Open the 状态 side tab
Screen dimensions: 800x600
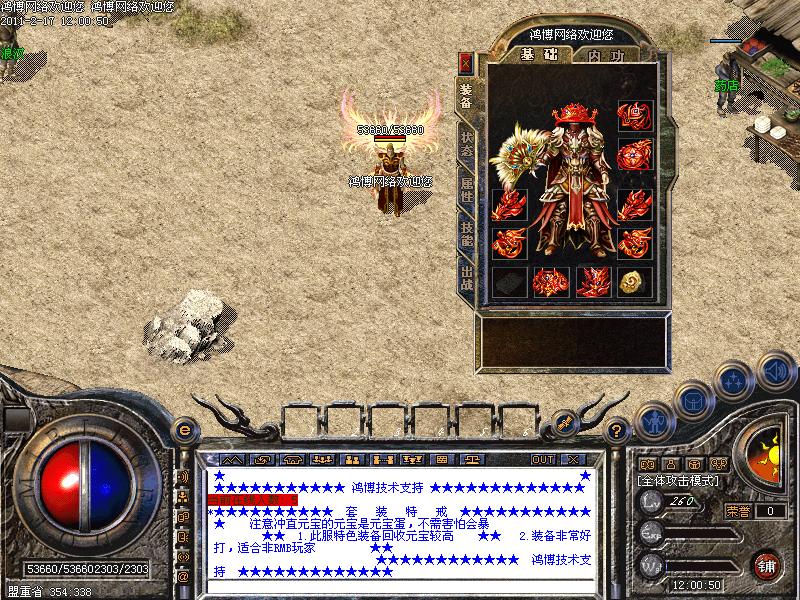pos(466,142)
